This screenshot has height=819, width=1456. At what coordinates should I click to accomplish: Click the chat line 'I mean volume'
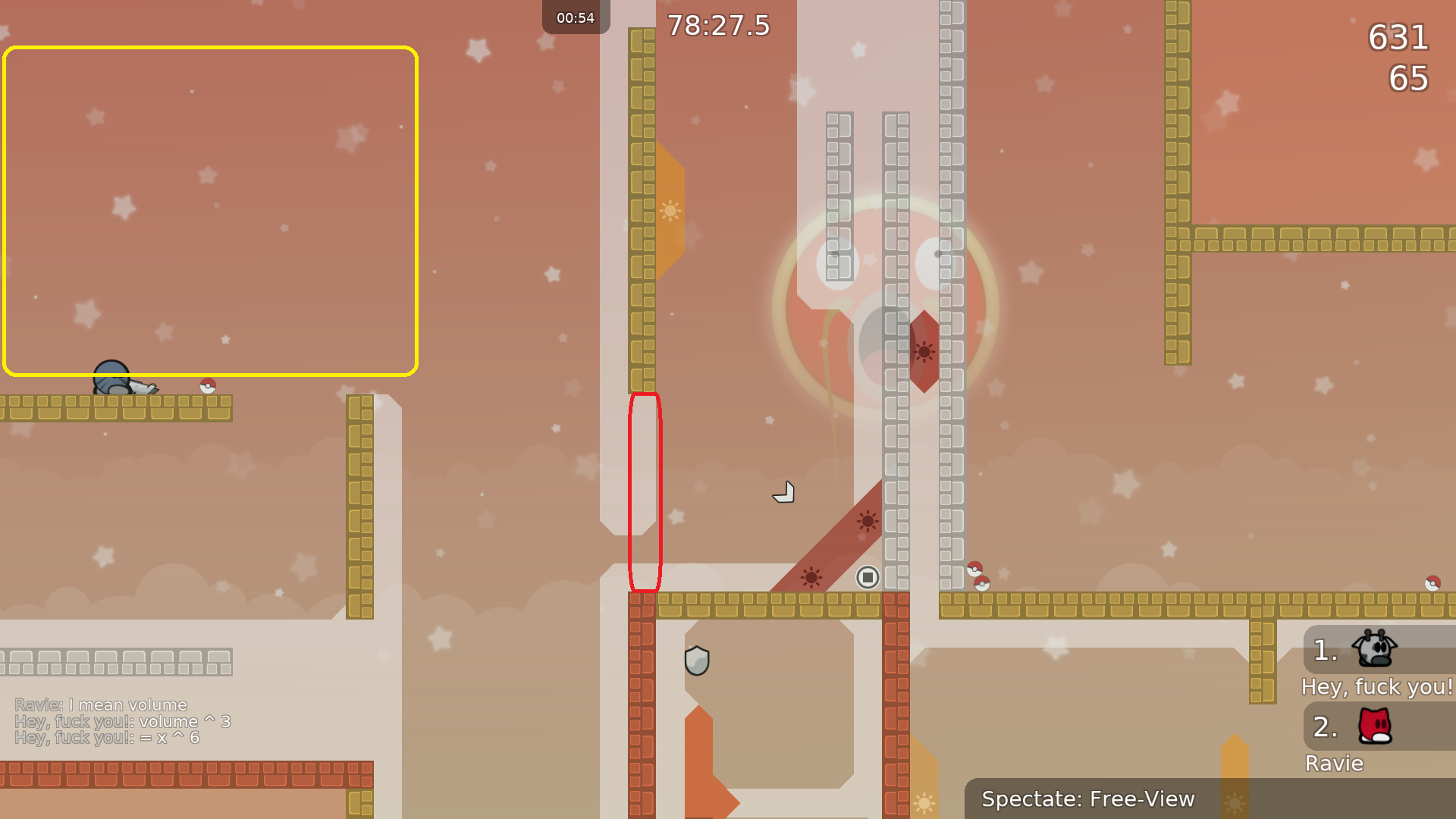pos(101,704)
